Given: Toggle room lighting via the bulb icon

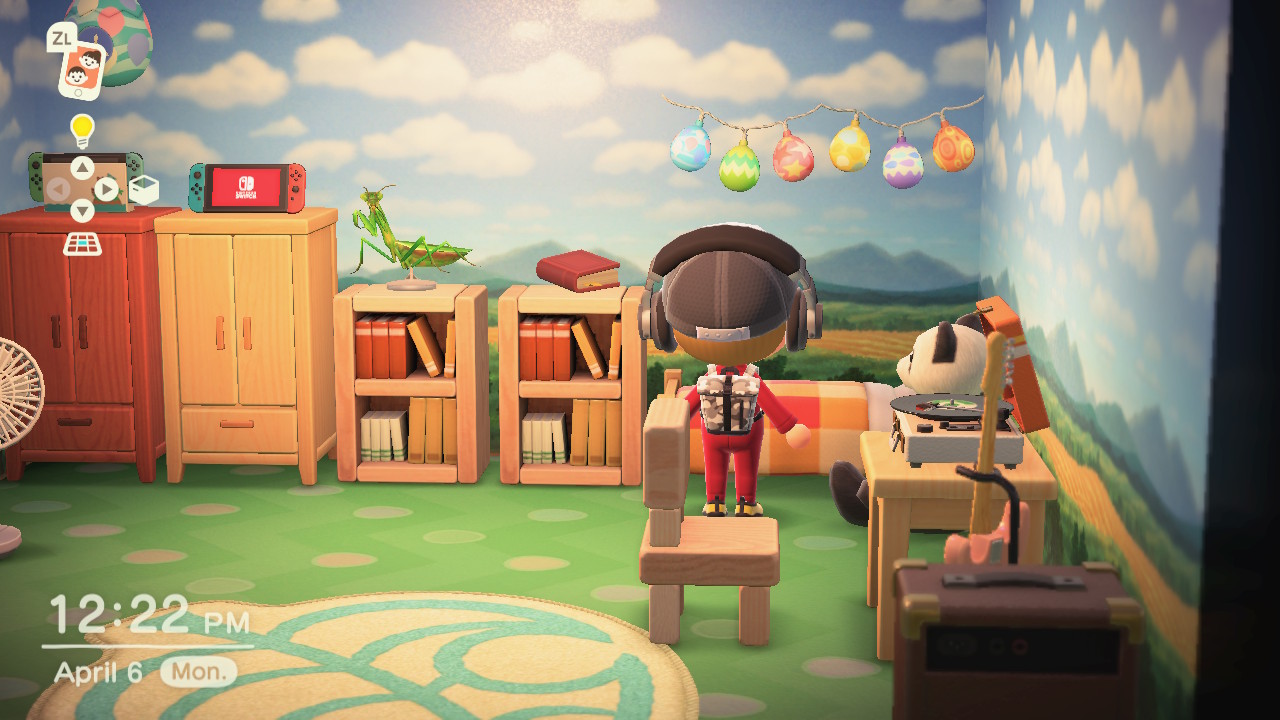Looking at the screenshot, I should tap(82, 129).
